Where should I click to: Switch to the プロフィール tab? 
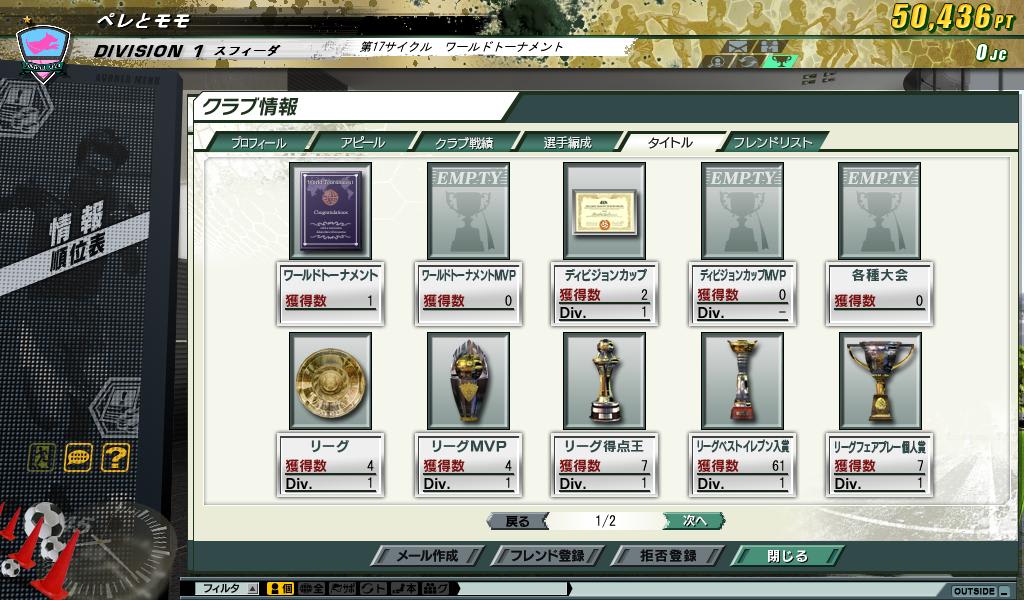coord(258,143)
